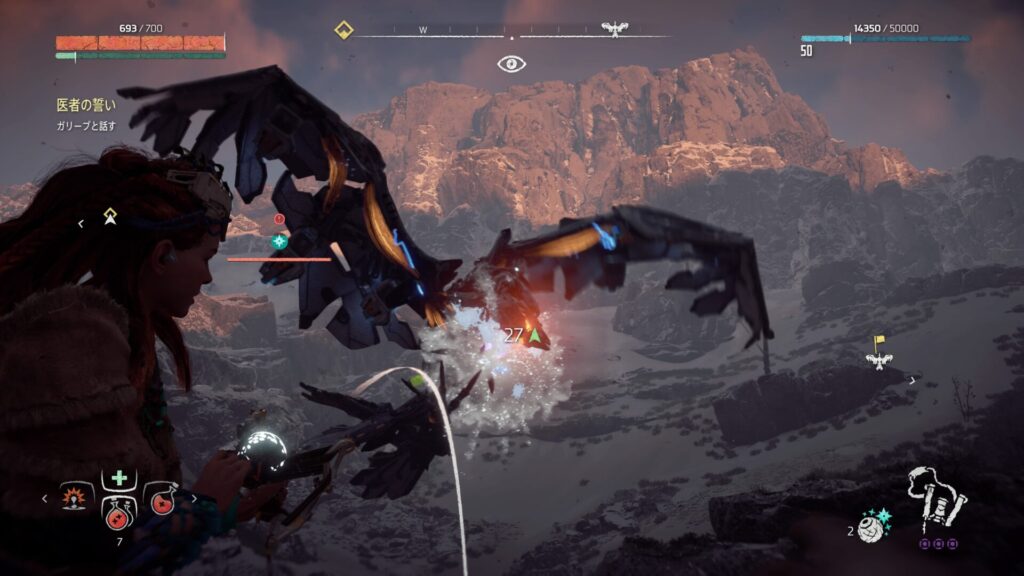This screenshot has width=1024, height=576.
Task: Click the yellow flag machine site marker
Action: 879,352
